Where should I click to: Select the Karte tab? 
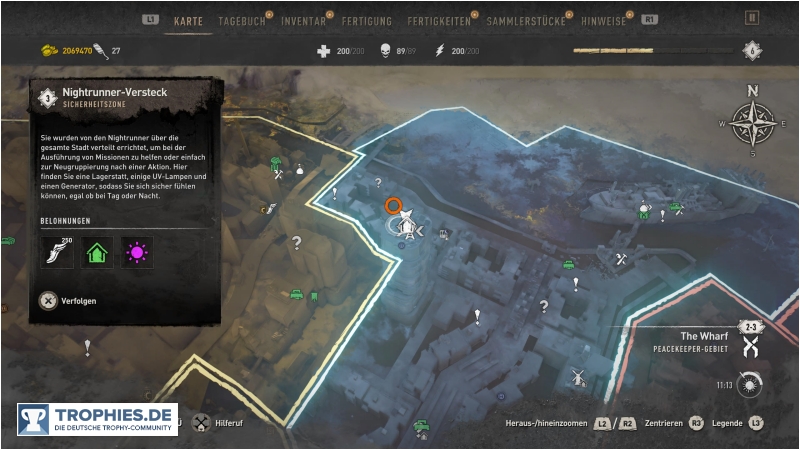click(189, 20)
